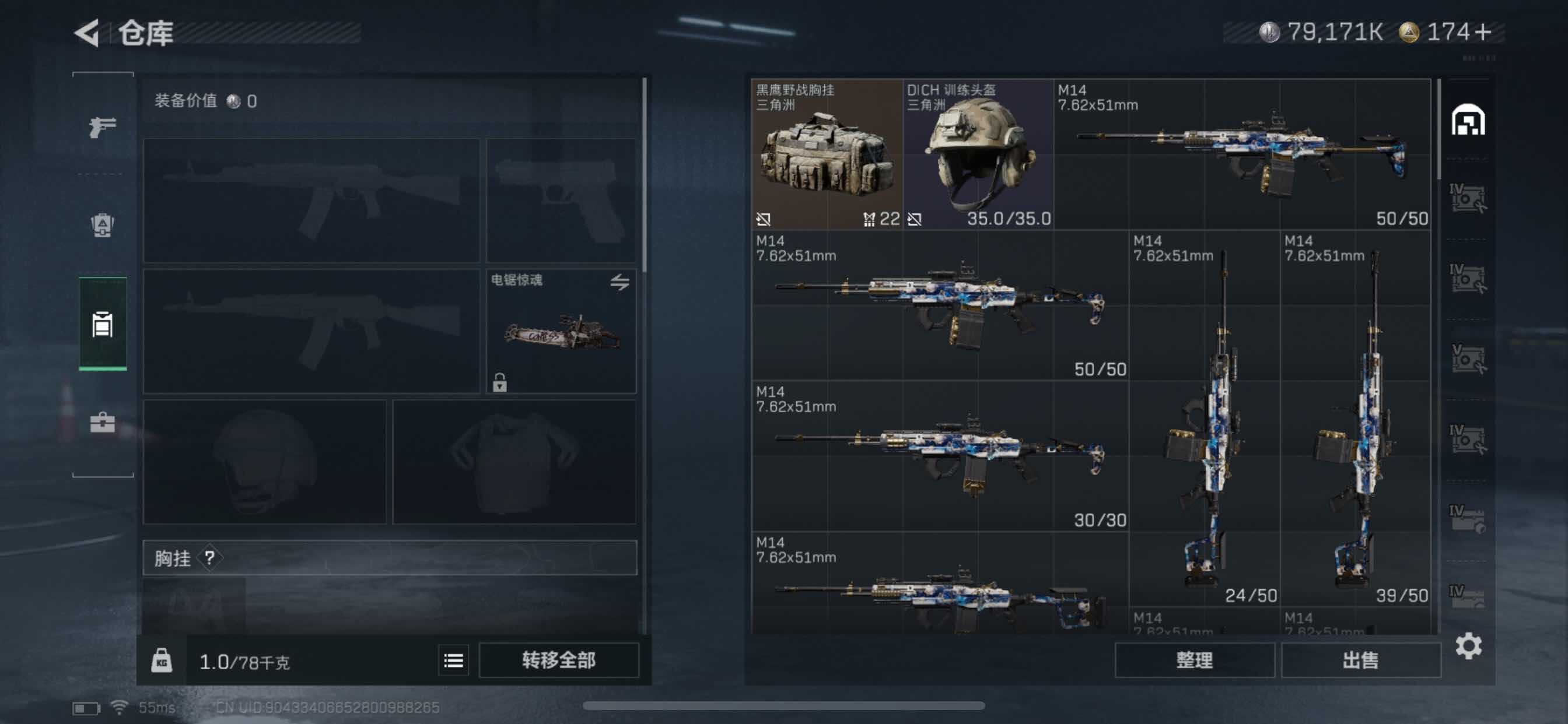Select the DICH 训练头盔 helmet
This screenshot has width=1568, height=724.
pos(978,154)
